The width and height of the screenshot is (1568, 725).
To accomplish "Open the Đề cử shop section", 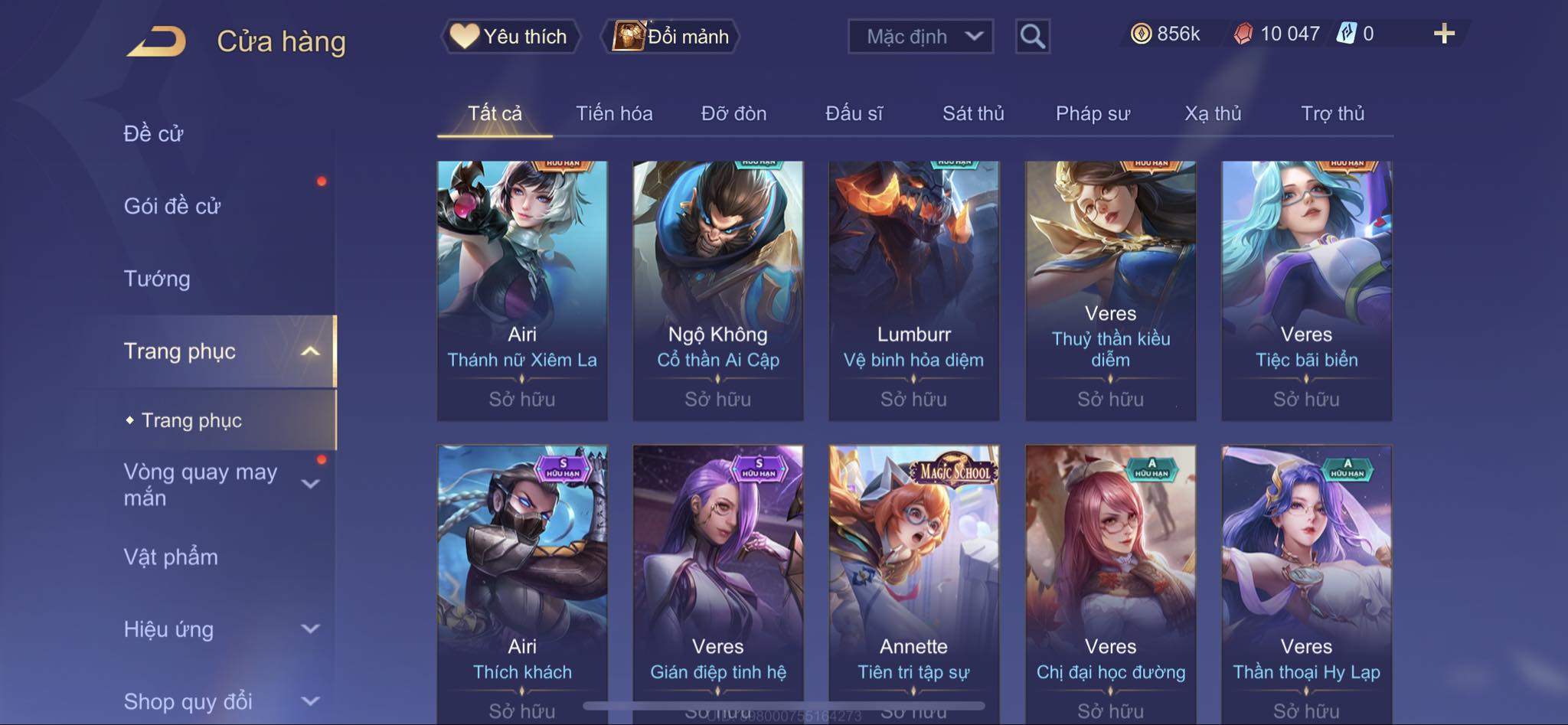I will pyautogui.click(x=154, y=134).
